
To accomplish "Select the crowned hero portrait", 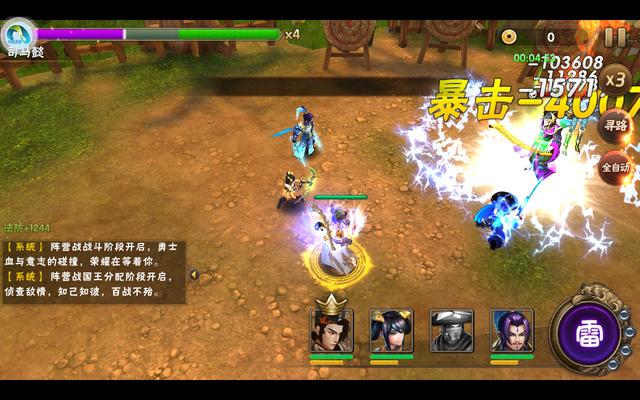I will coord(331,329).
